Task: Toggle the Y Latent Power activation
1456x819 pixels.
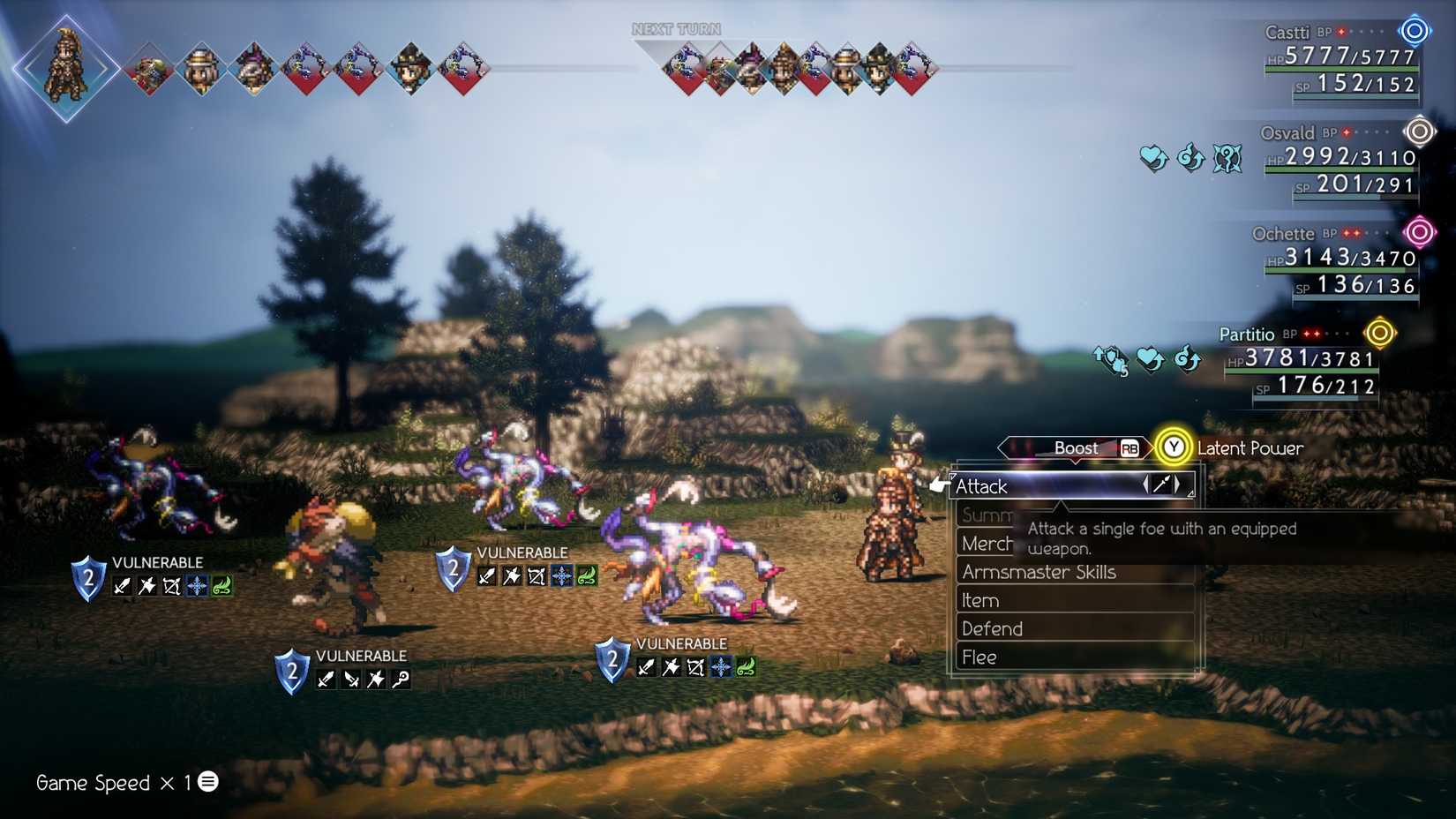Action: [x=1175, y=448]
